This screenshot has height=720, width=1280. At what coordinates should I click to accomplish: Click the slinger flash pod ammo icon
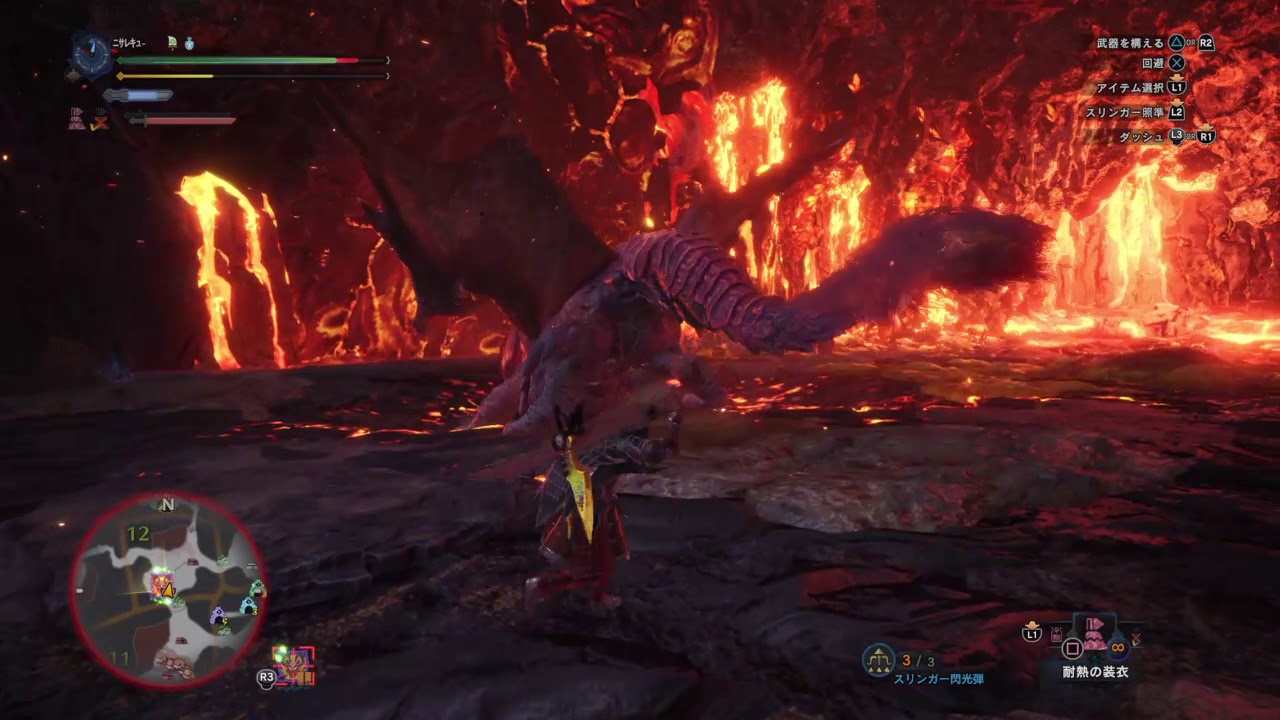tap(878, 659)
